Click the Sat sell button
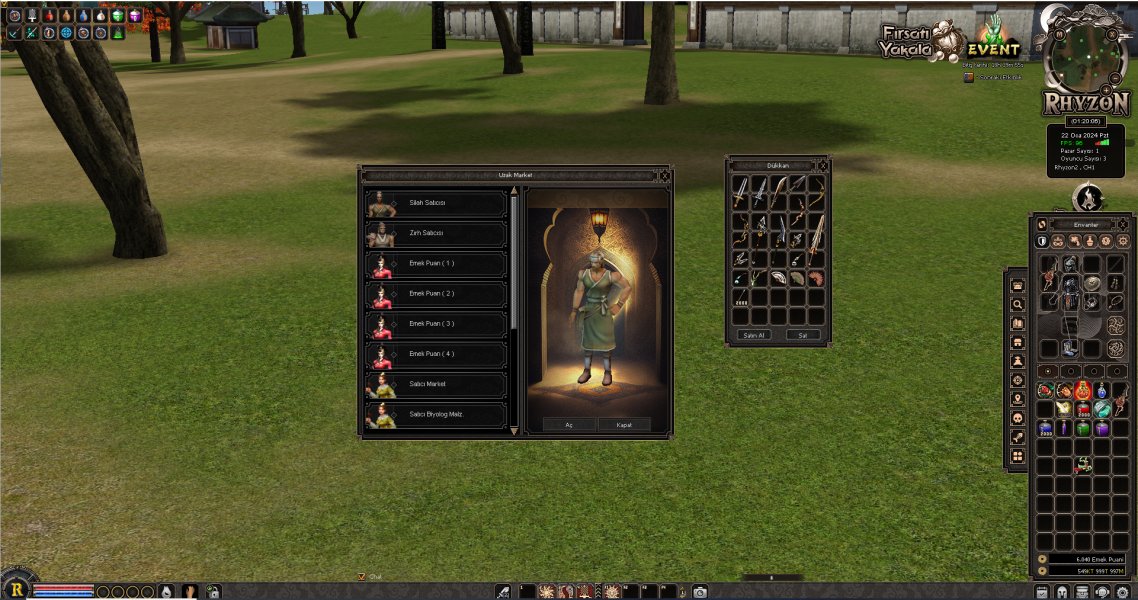The image size is (1138, 600). click(802, 335)
